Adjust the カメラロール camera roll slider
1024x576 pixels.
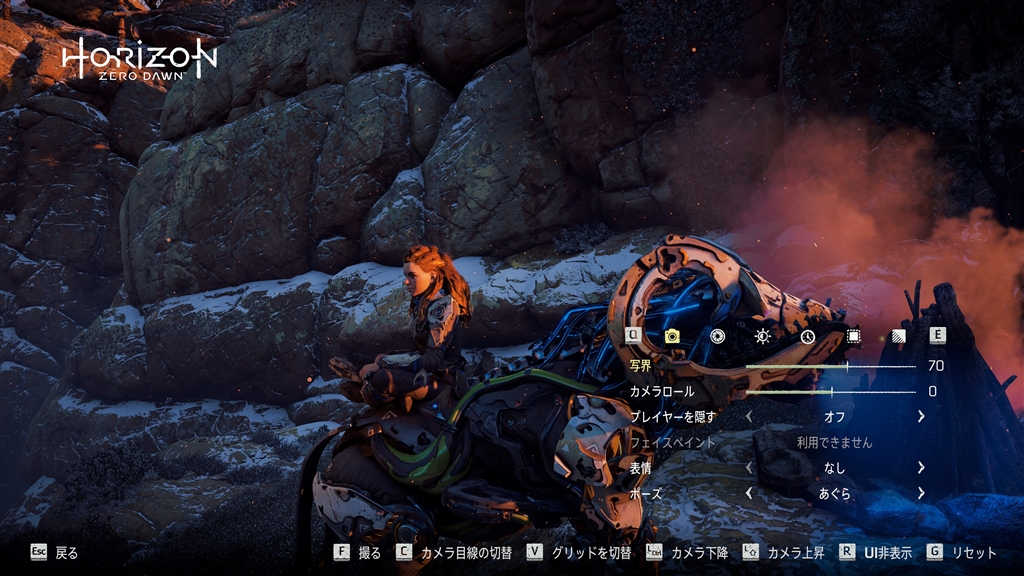click(830, 392)
